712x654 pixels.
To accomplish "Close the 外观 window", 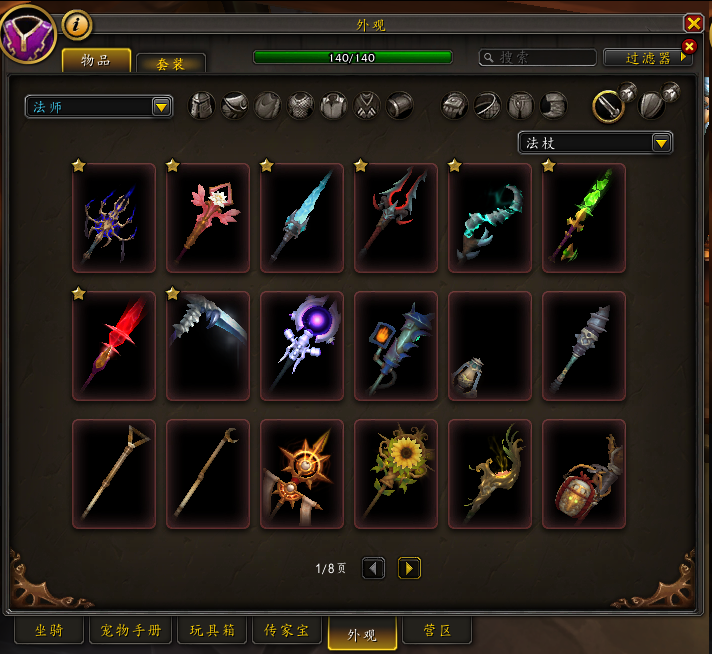I will pyautogui.click(x=693, y=23).
